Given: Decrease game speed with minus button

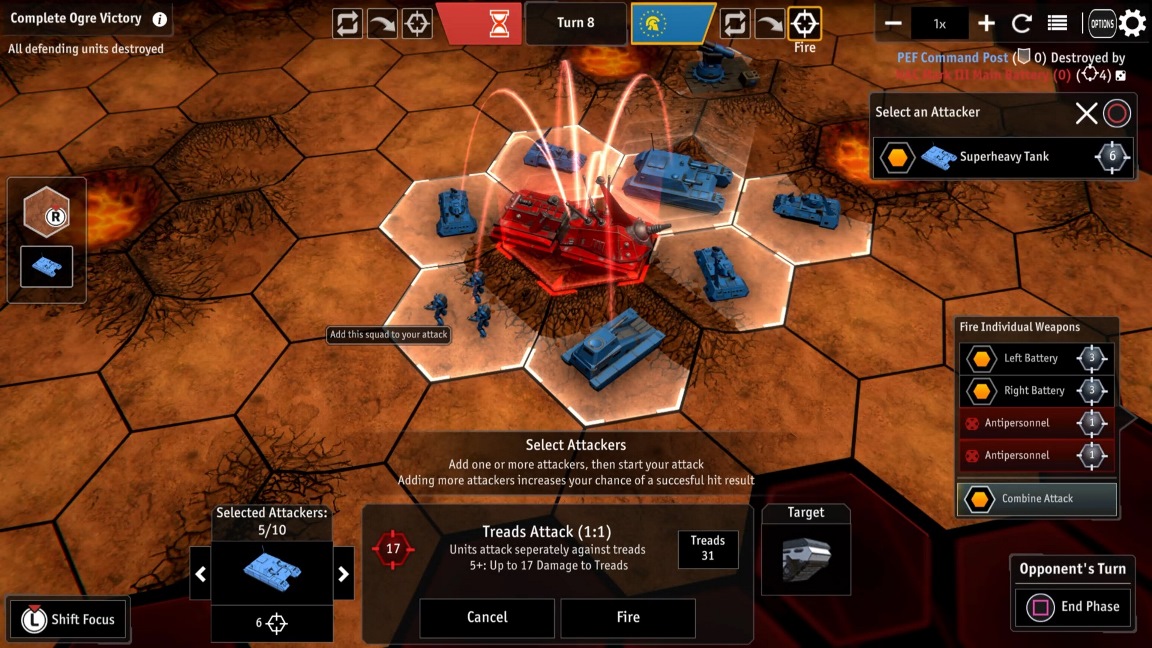Looking at the screenshot, I should [x=894, y=23].
